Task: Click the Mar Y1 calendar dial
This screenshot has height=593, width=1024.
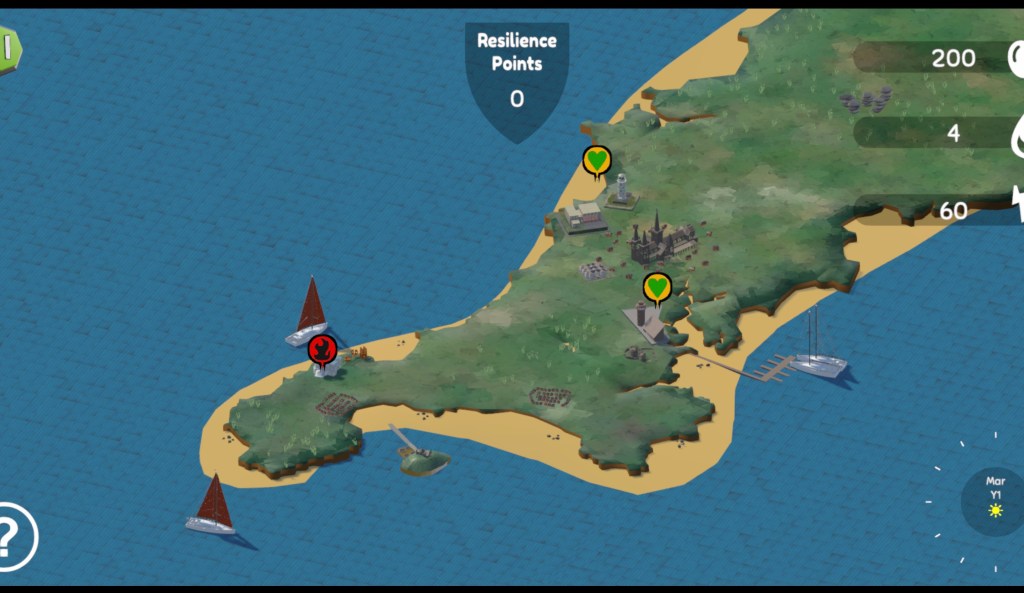Action: point(993,497)
